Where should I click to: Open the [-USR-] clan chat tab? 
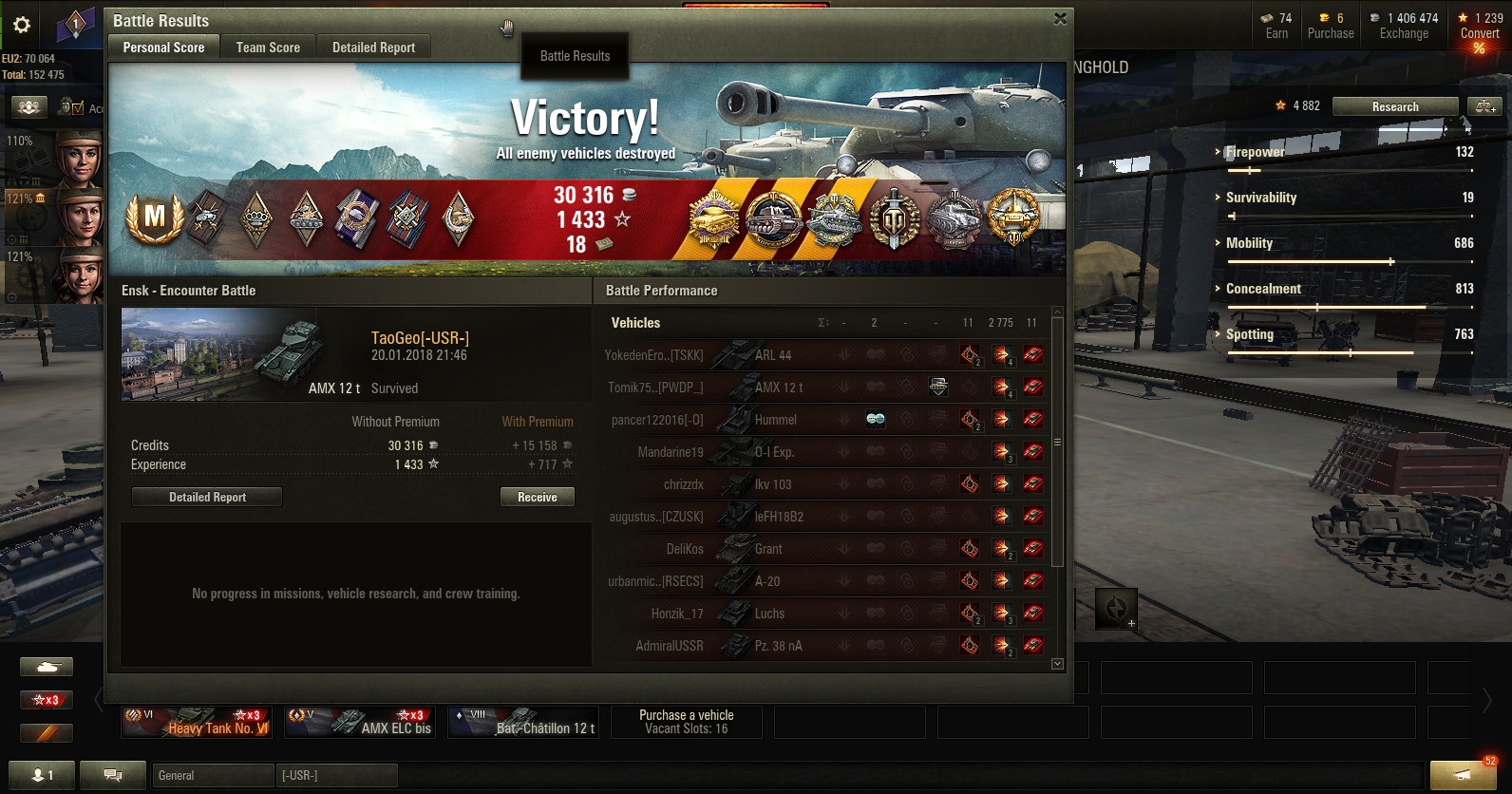click(336, 776)
